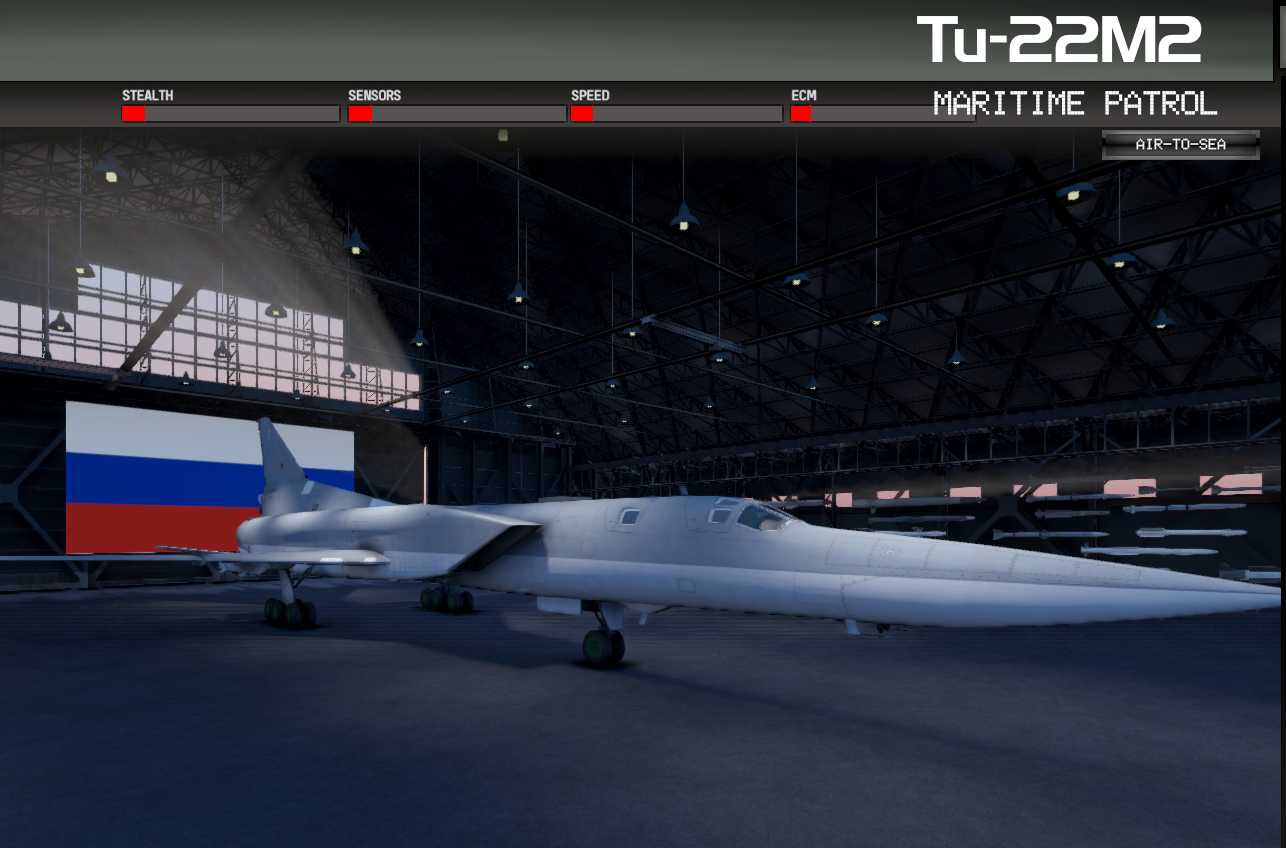Image resolution: width=1286 pixels, height=848 pixels.
Task: Open the AIR-TO-SEA loadout panel
Action: [x=1180, y=144]
